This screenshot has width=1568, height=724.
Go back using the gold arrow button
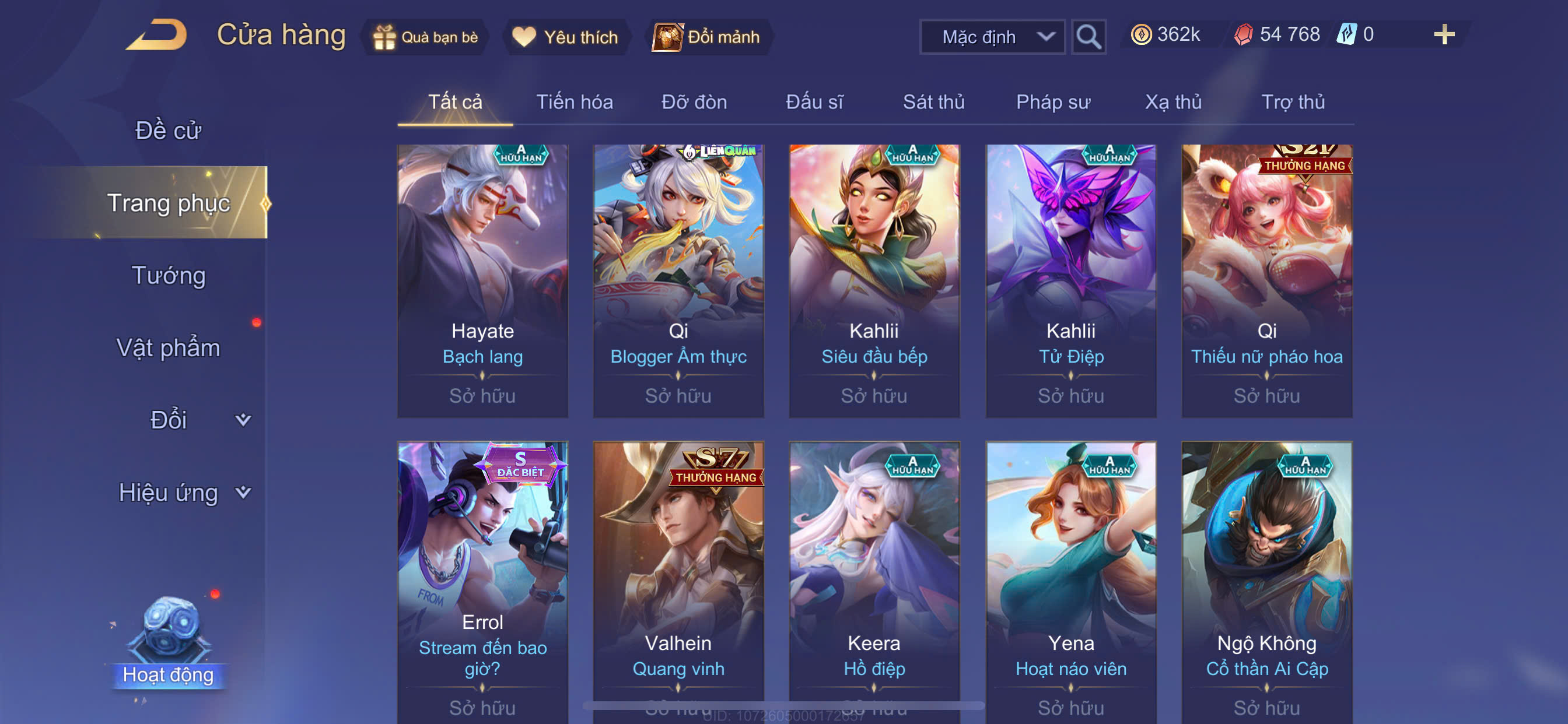(x=156, y=36)
